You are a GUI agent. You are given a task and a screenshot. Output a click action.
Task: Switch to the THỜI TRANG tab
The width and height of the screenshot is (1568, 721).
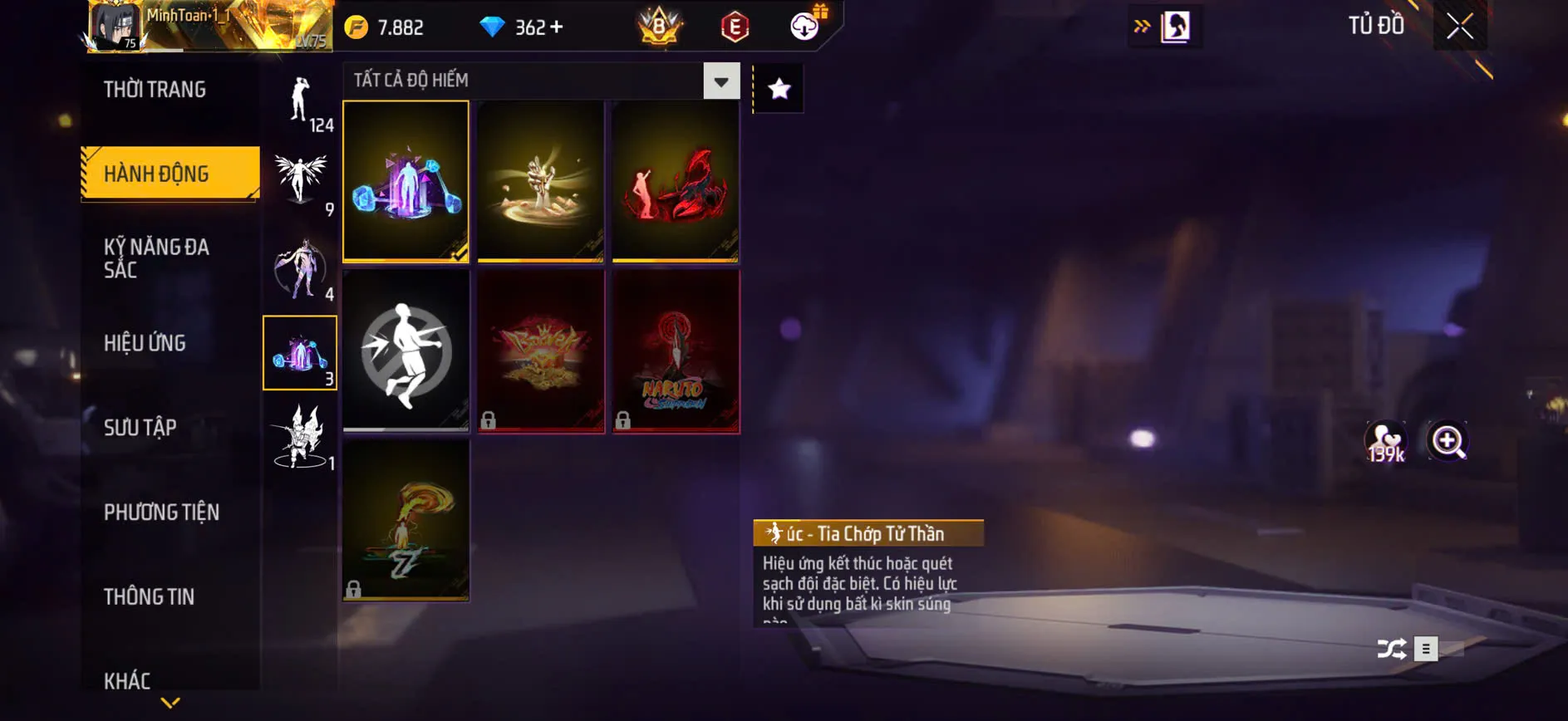click(x=155, y=89)
